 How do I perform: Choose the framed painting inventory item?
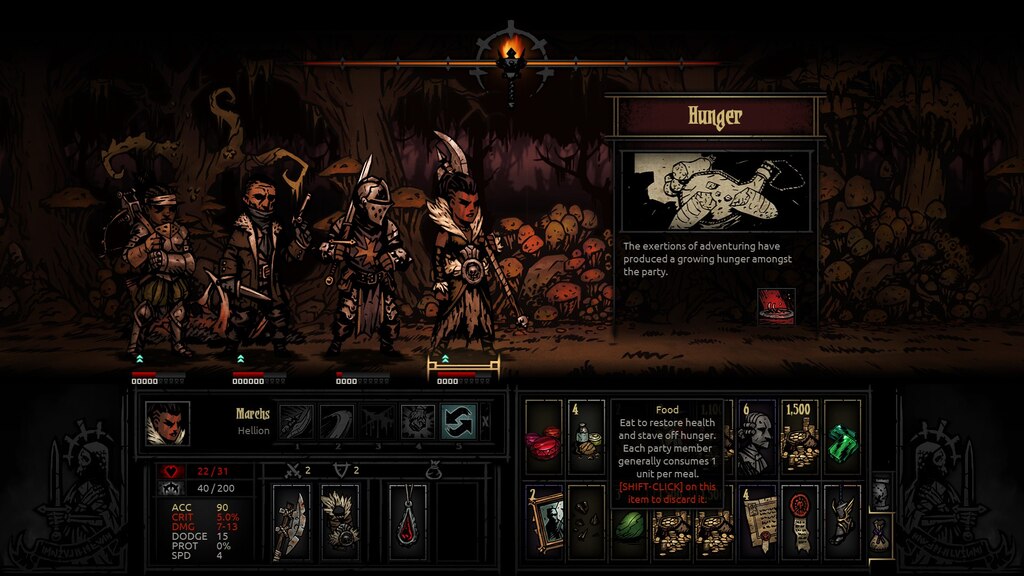543,521
